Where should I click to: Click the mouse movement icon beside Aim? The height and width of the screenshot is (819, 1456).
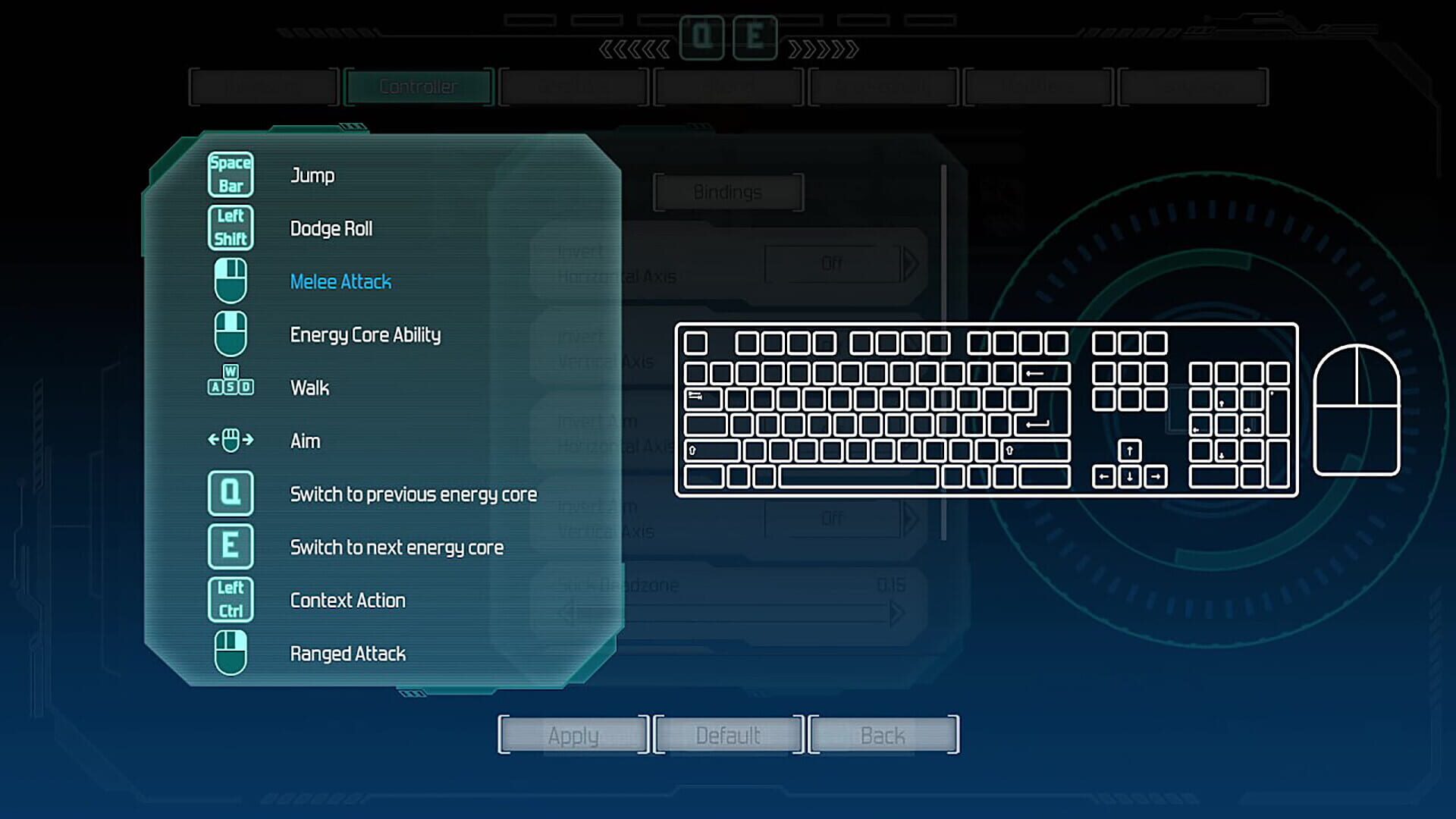click(231, 441)
